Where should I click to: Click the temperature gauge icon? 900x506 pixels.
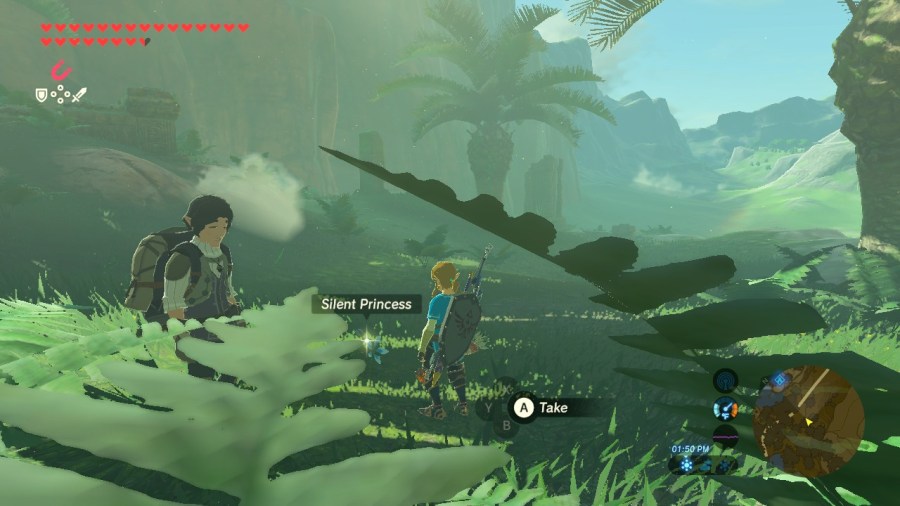click(725, 408)
